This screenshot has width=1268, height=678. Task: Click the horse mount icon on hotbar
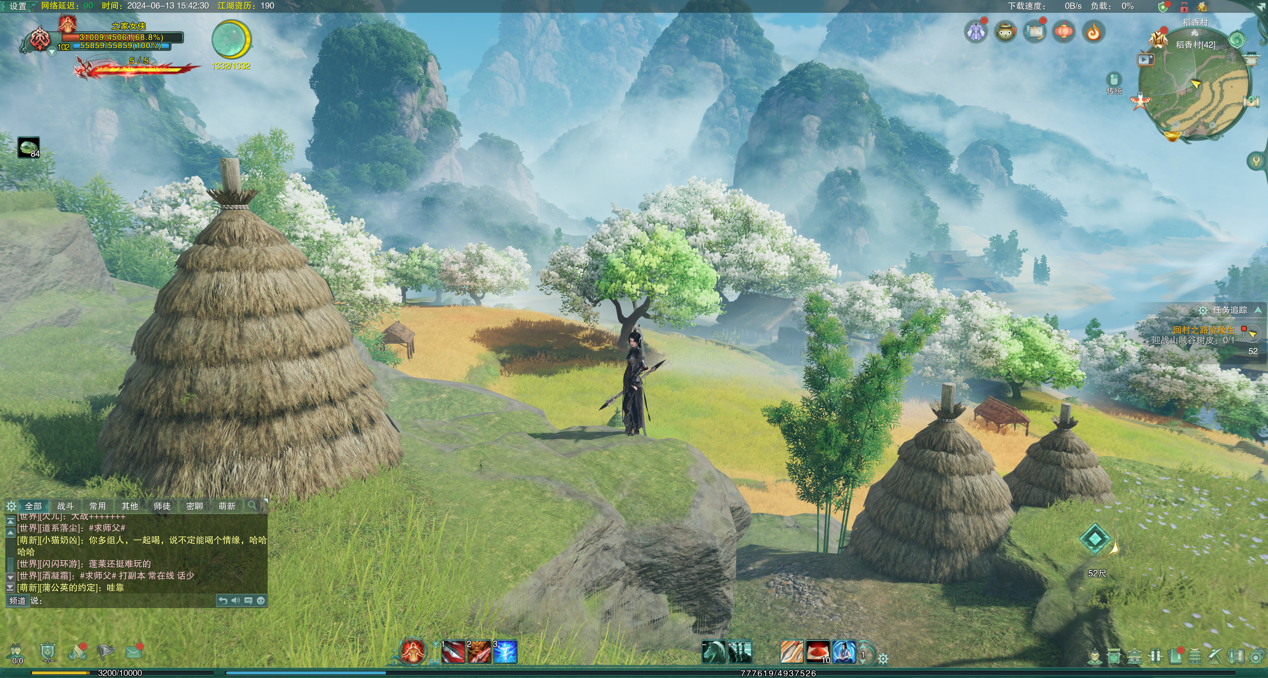714,653
